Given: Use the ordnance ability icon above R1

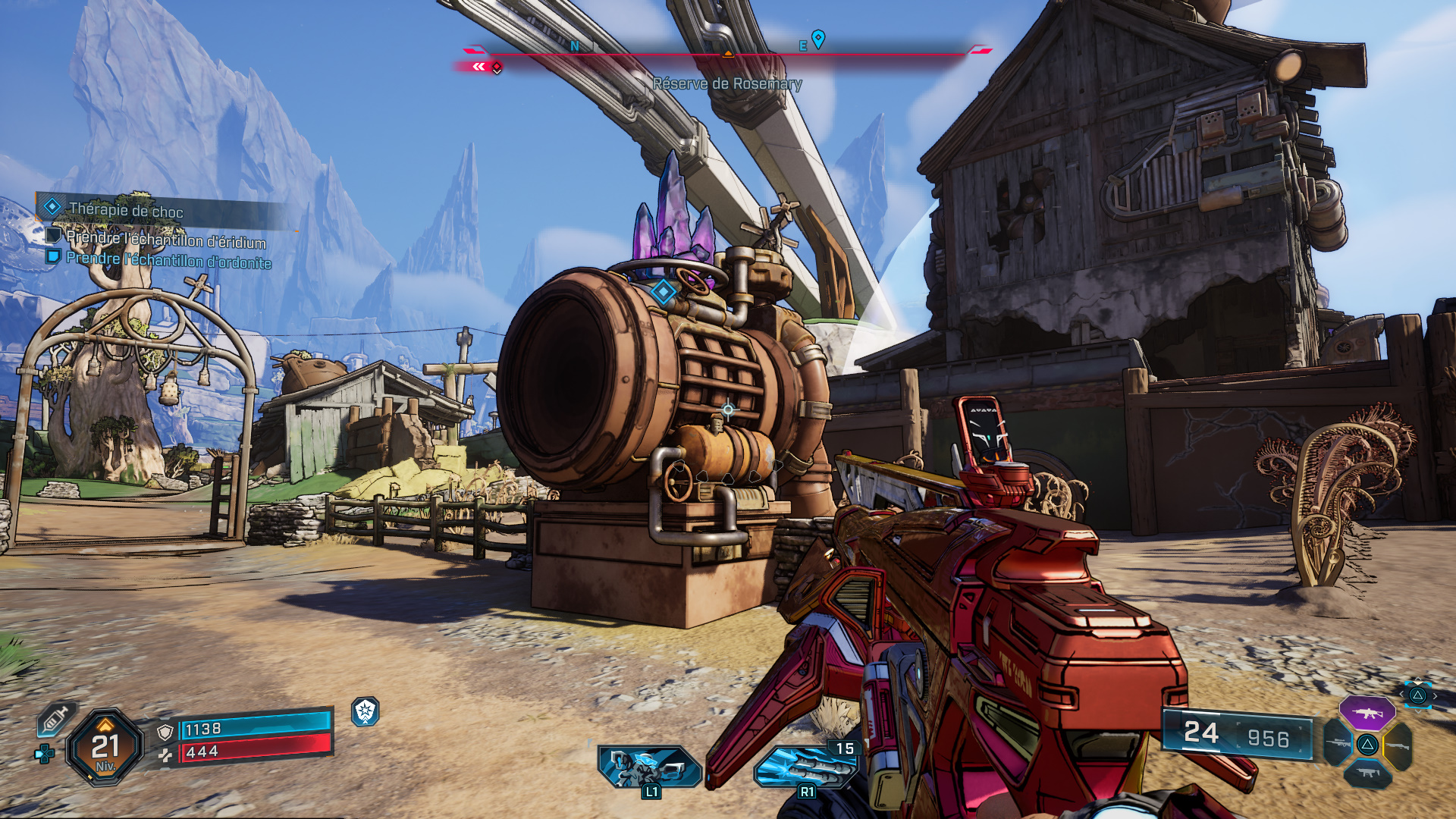Looking at the screenshot, I should point(805,766).
